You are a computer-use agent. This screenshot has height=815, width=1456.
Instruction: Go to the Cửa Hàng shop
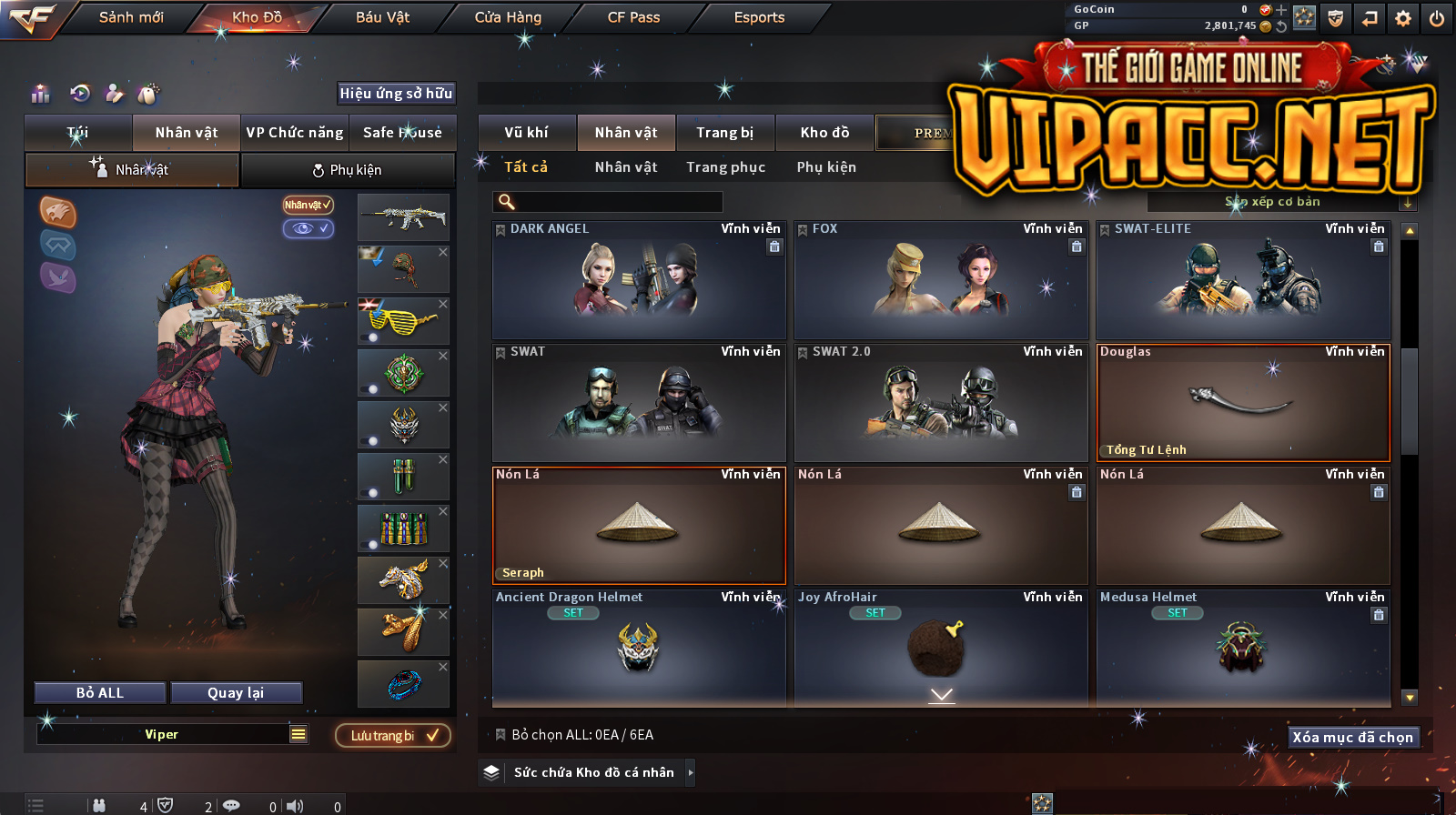pyautogui.click(x=508, y=17)
